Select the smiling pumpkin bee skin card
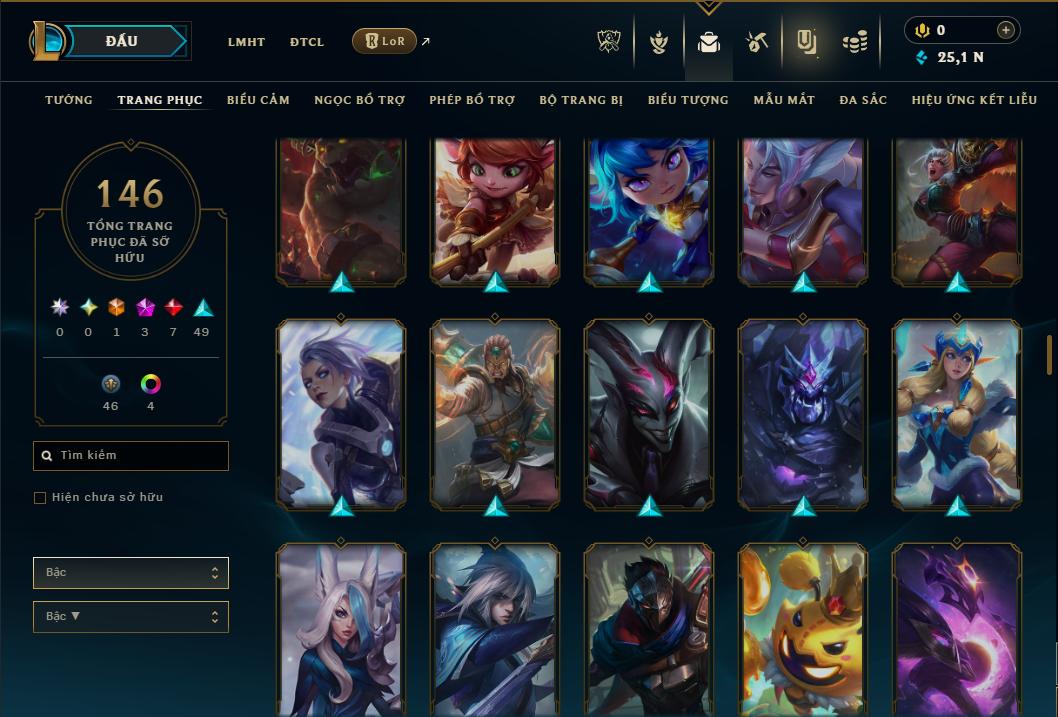The width and height of the screenshot is (1058, 717). tap(803, 630)
